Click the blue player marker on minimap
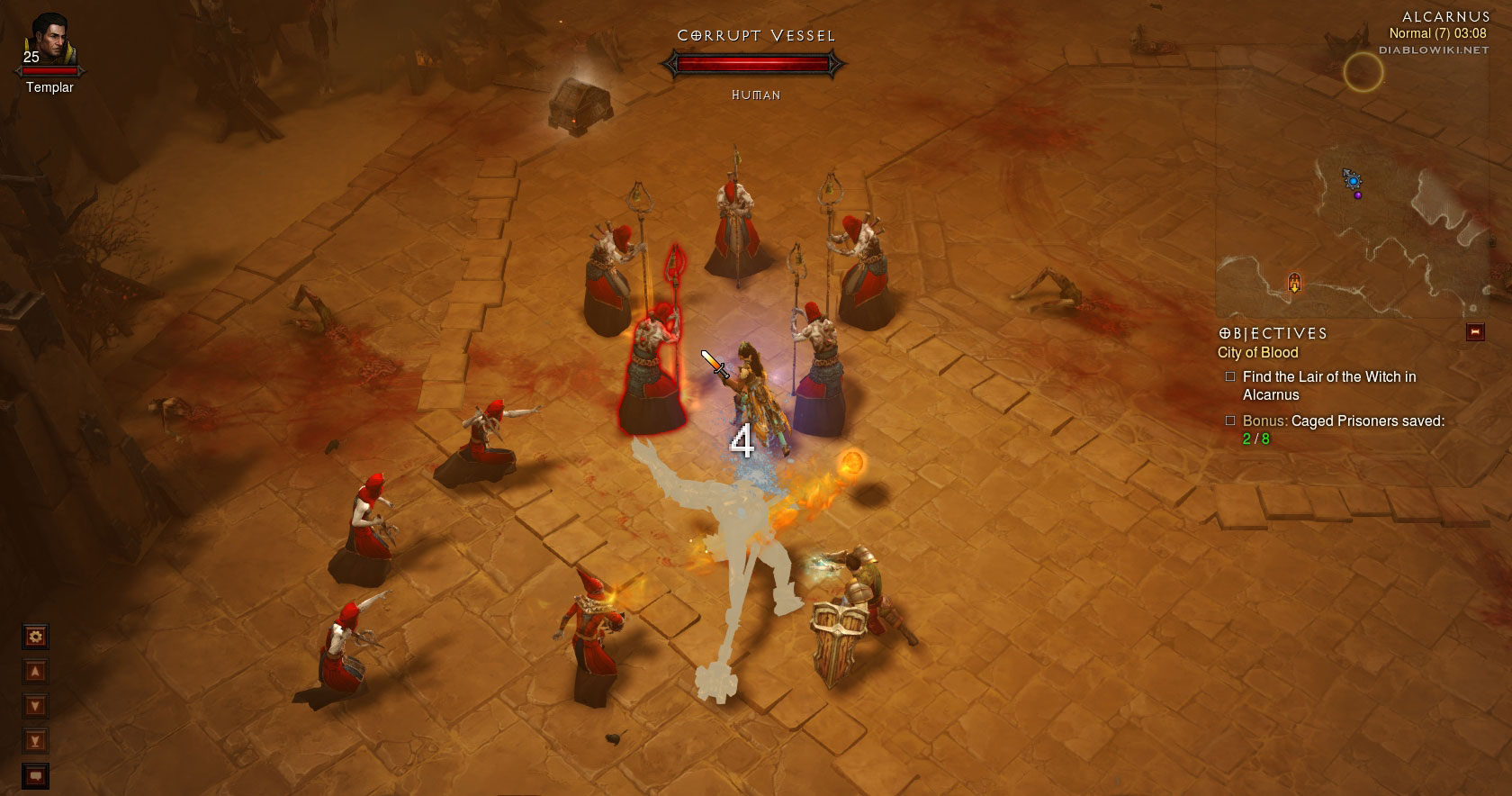The image size is (1512, 796). (1352, 180)
